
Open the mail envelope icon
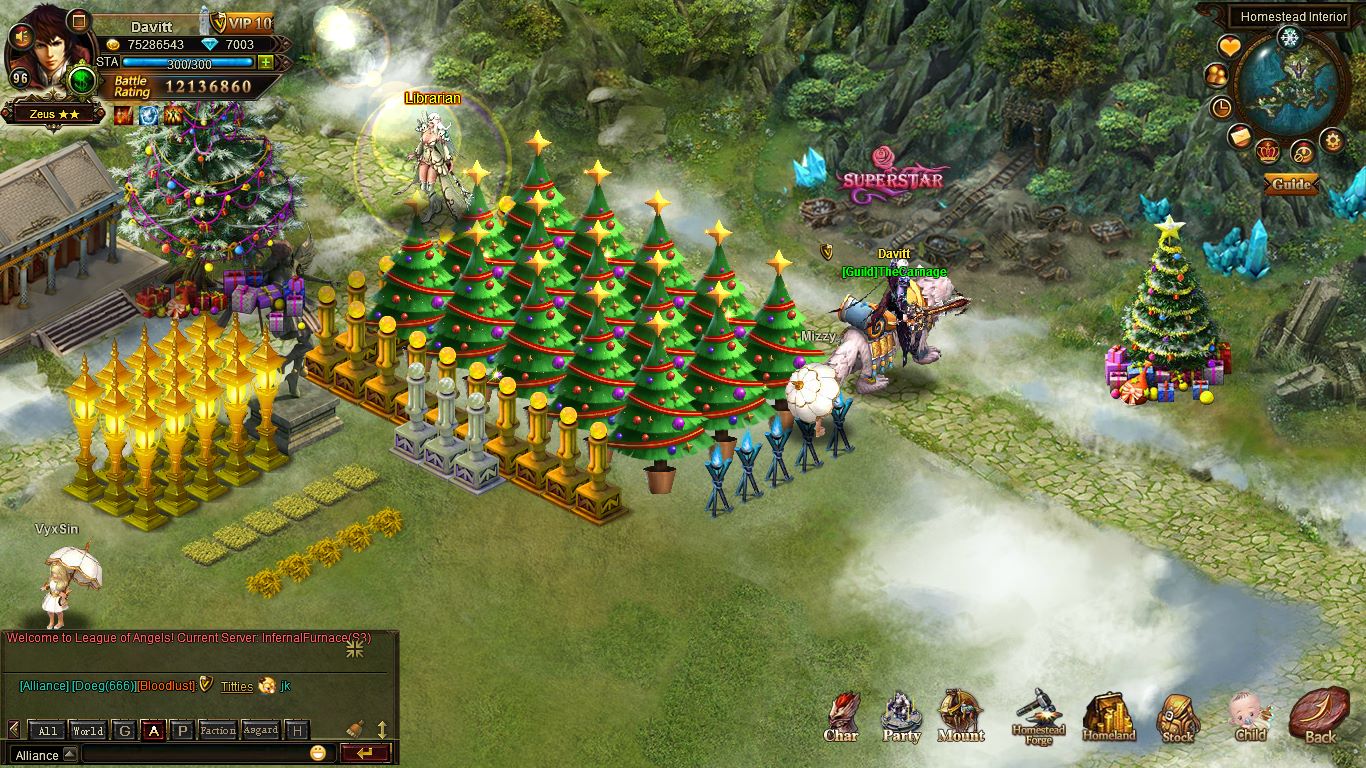(1240, 136)
